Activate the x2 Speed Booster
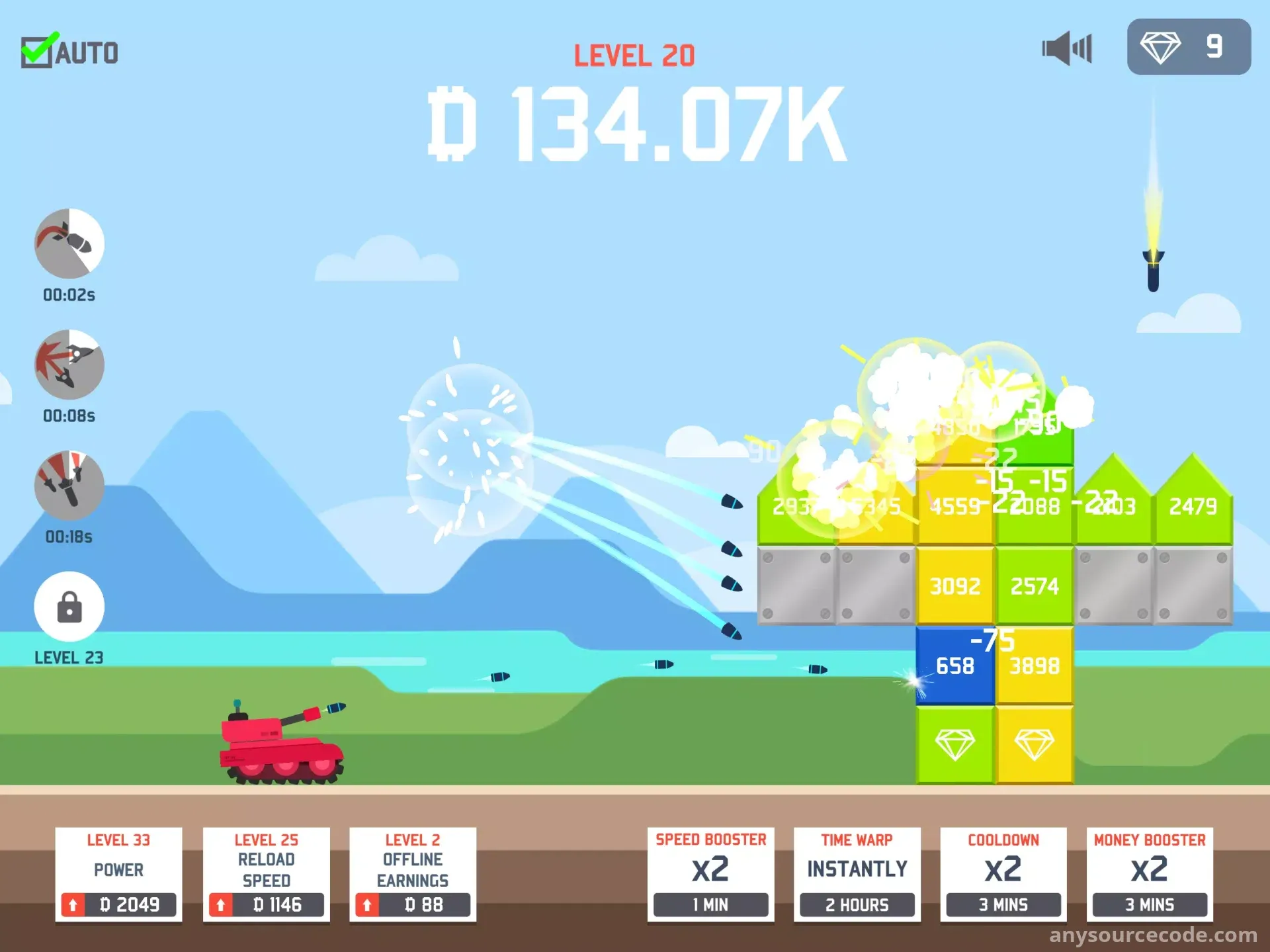1270x952 pixels. [x=710, y=874]
